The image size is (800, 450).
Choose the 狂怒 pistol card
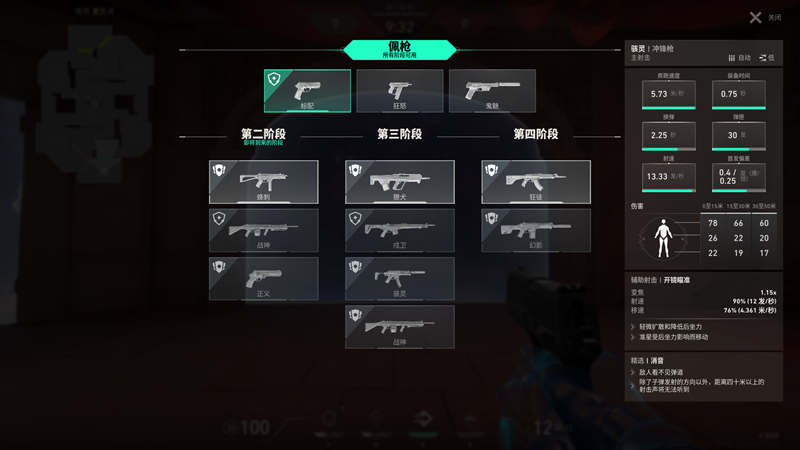399,90
